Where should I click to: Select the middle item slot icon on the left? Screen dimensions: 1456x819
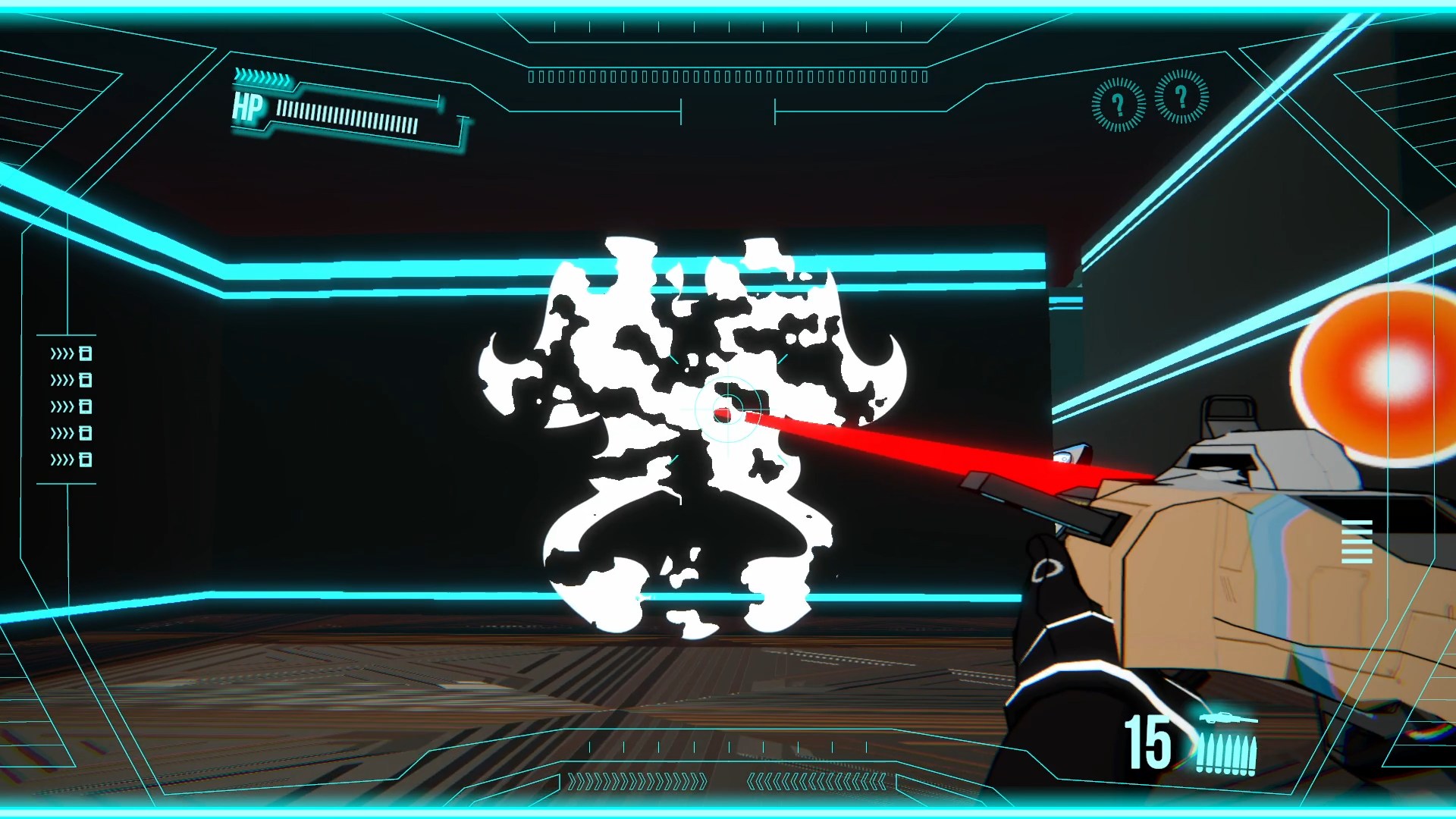tap(86, 406)
